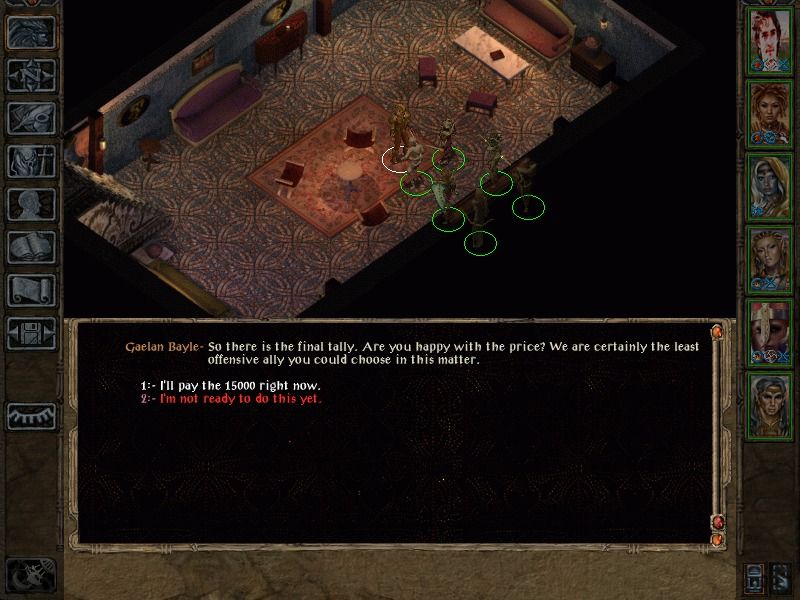Open the mage spellbook with the book button
800x600 pixels.
coord(31,247)
